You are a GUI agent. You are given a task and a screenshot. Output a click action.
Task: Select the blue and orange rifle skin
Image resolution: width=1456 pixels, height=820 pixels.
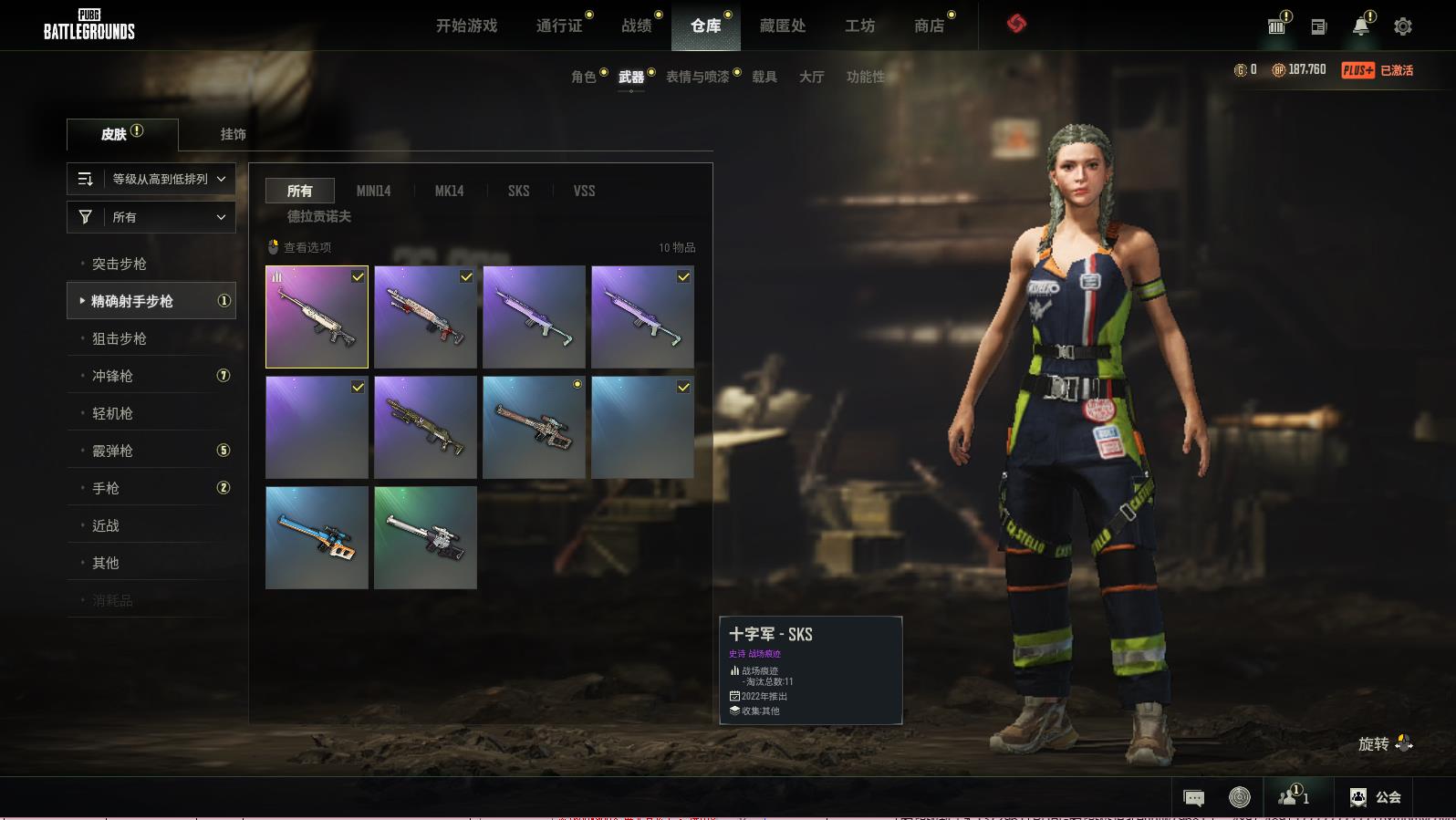317,537
